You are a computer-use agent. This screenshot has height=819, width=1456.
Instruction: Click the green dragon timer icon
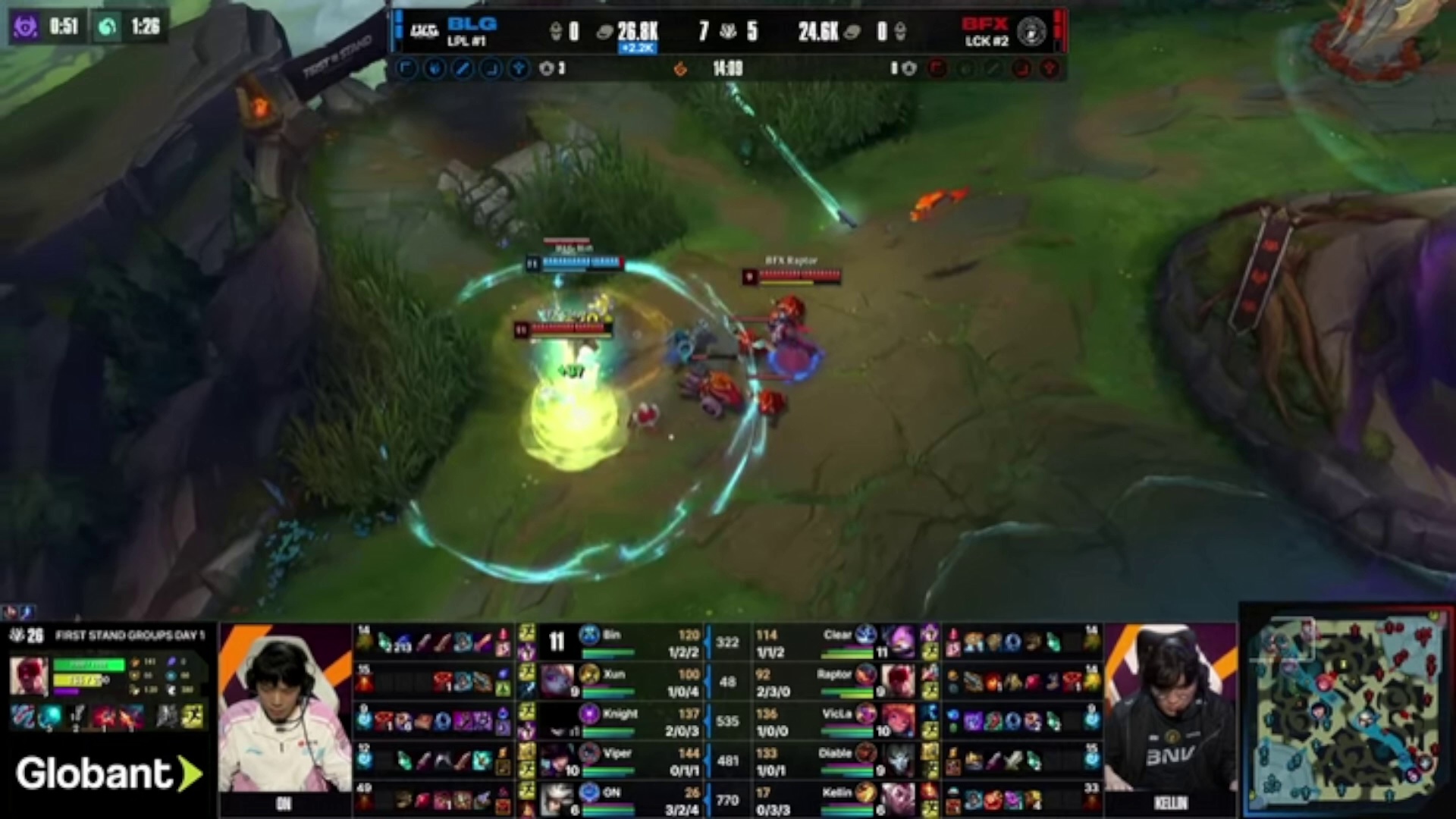pos(108,27)
